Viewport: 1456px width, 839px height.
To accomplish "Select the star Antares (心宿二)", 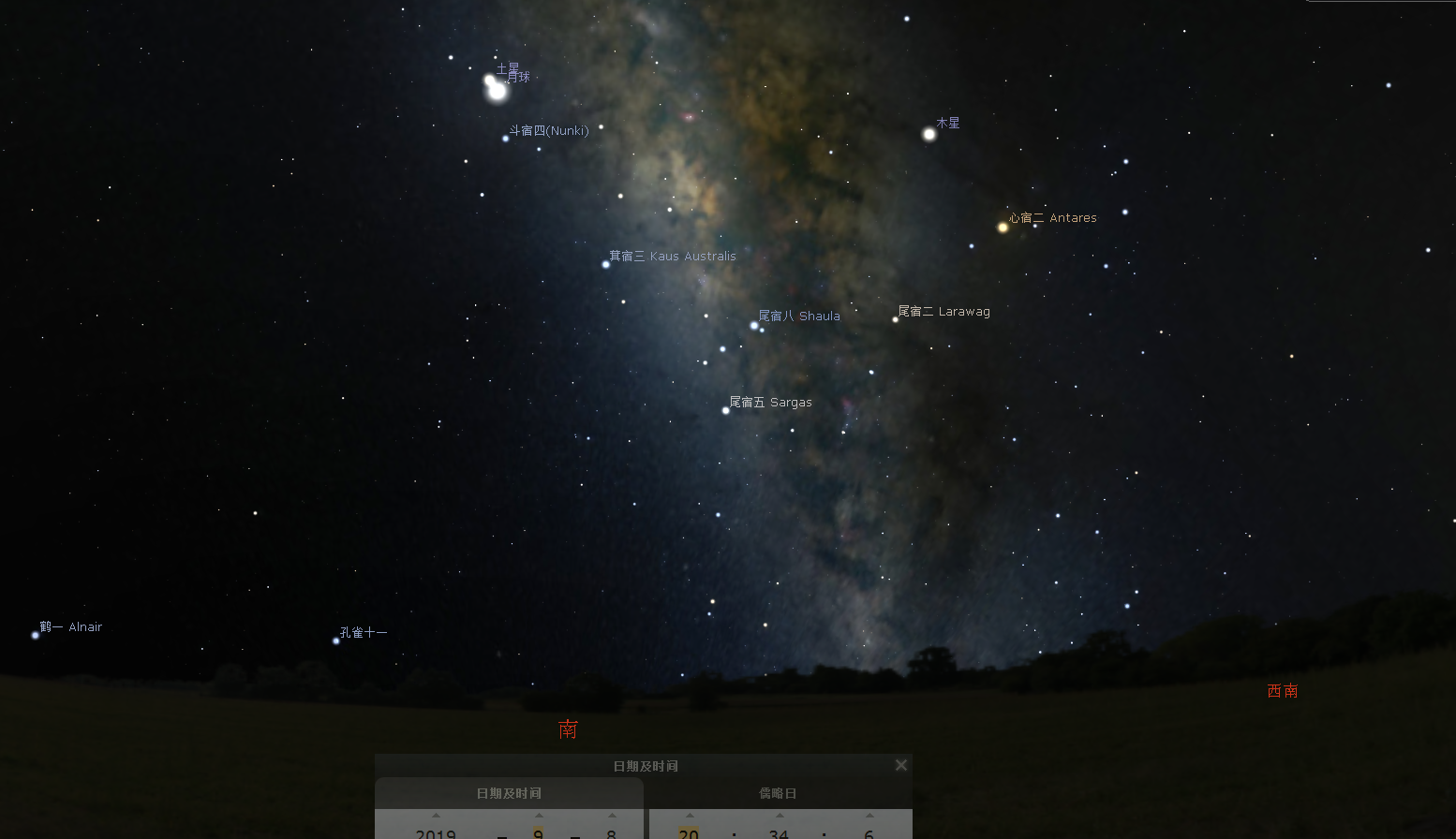I will (x=1002, y=226).
